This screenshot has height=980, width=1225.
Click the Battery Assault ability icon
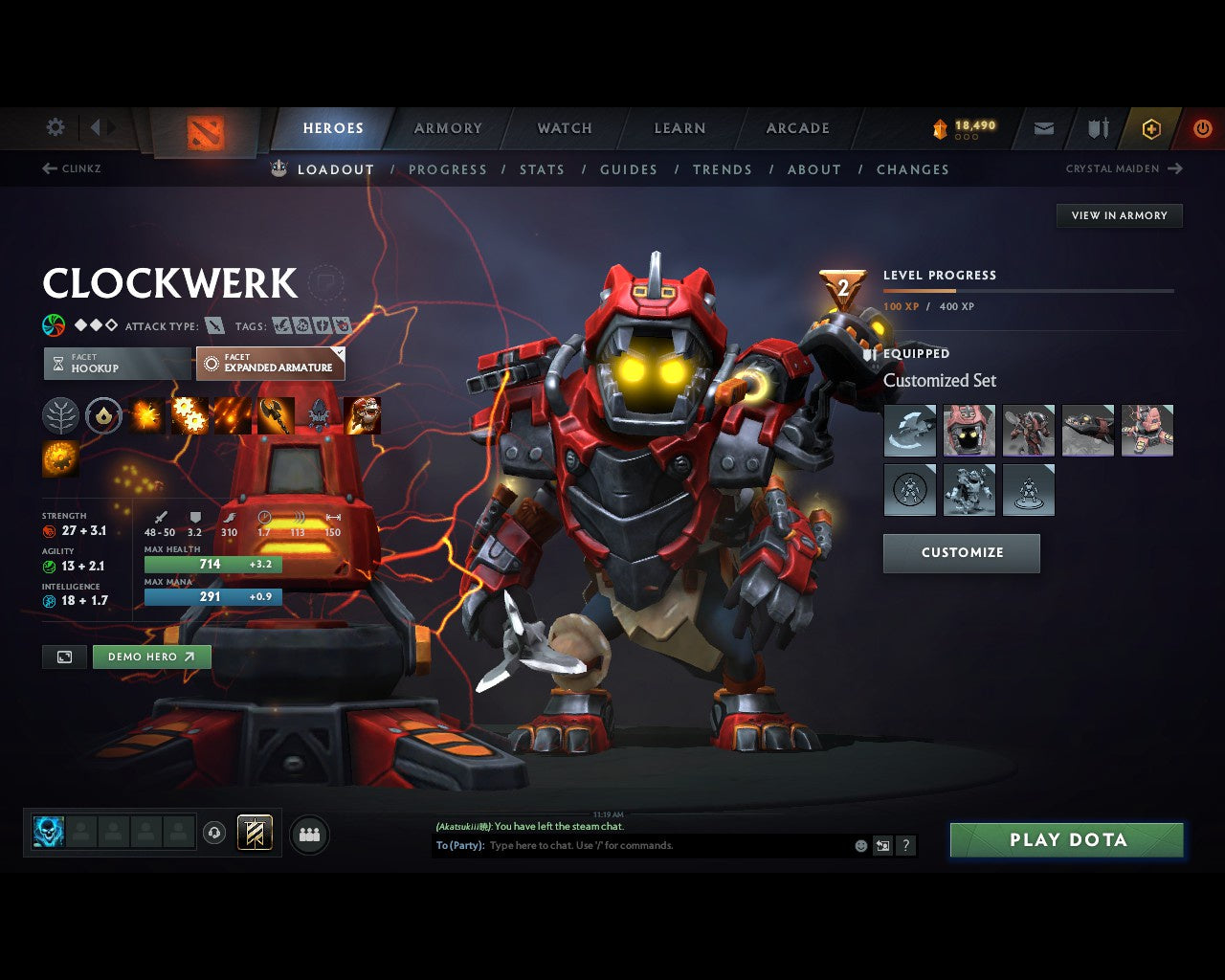(x=145, y=414)
